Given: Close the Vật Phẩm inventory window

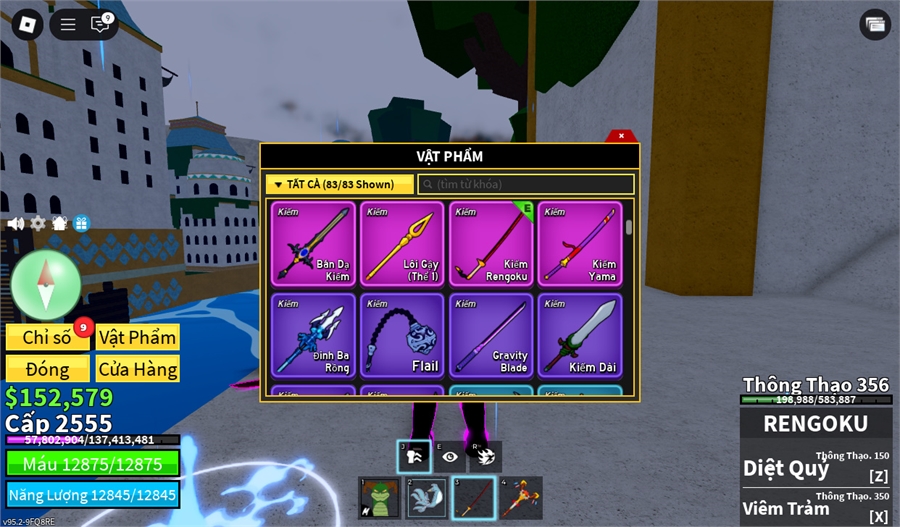Looking at the screenshot, I should 621,136.
